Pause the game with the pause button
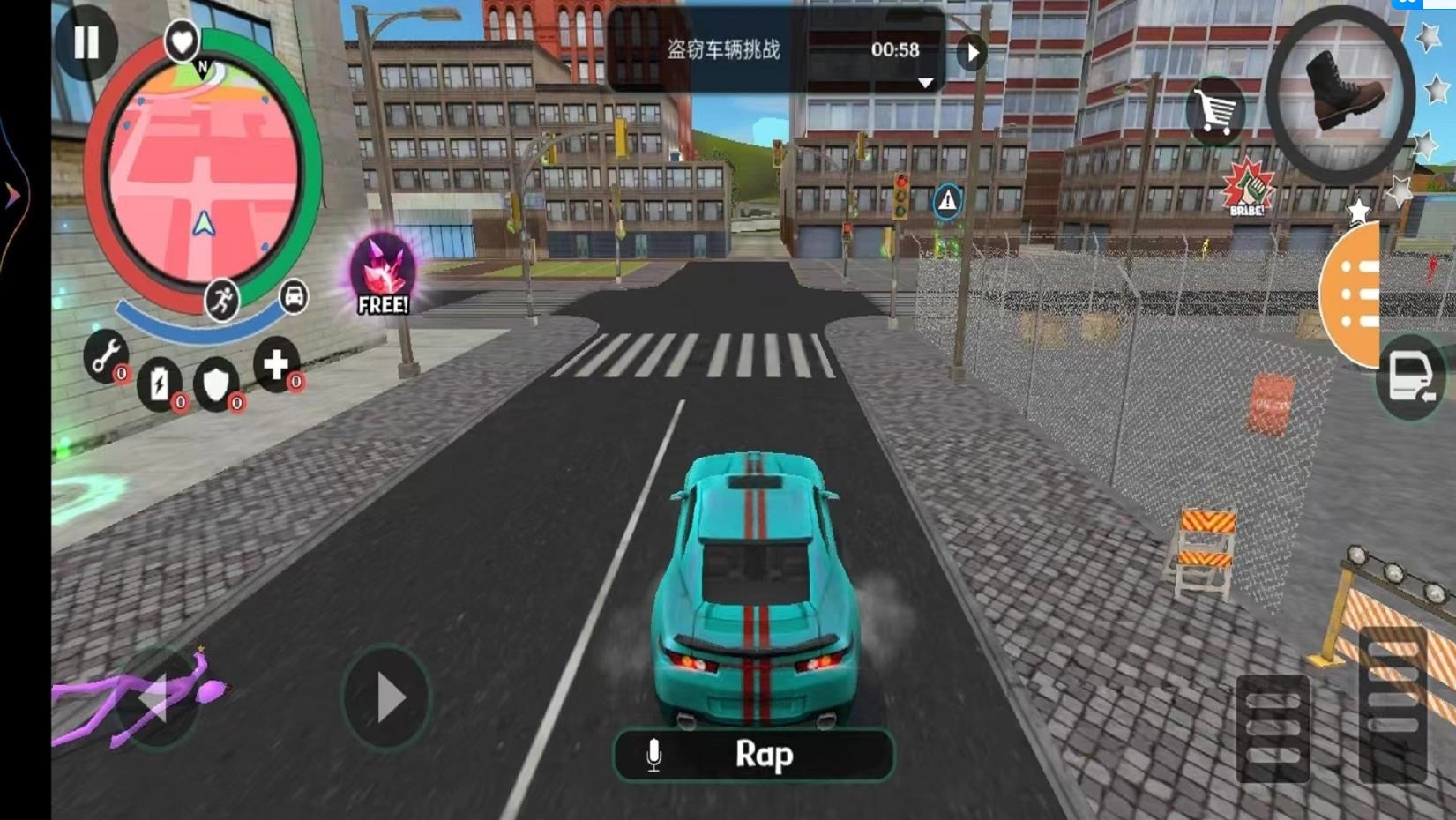Viewport: 1456px width, 820px height. (x=86, y=41)
